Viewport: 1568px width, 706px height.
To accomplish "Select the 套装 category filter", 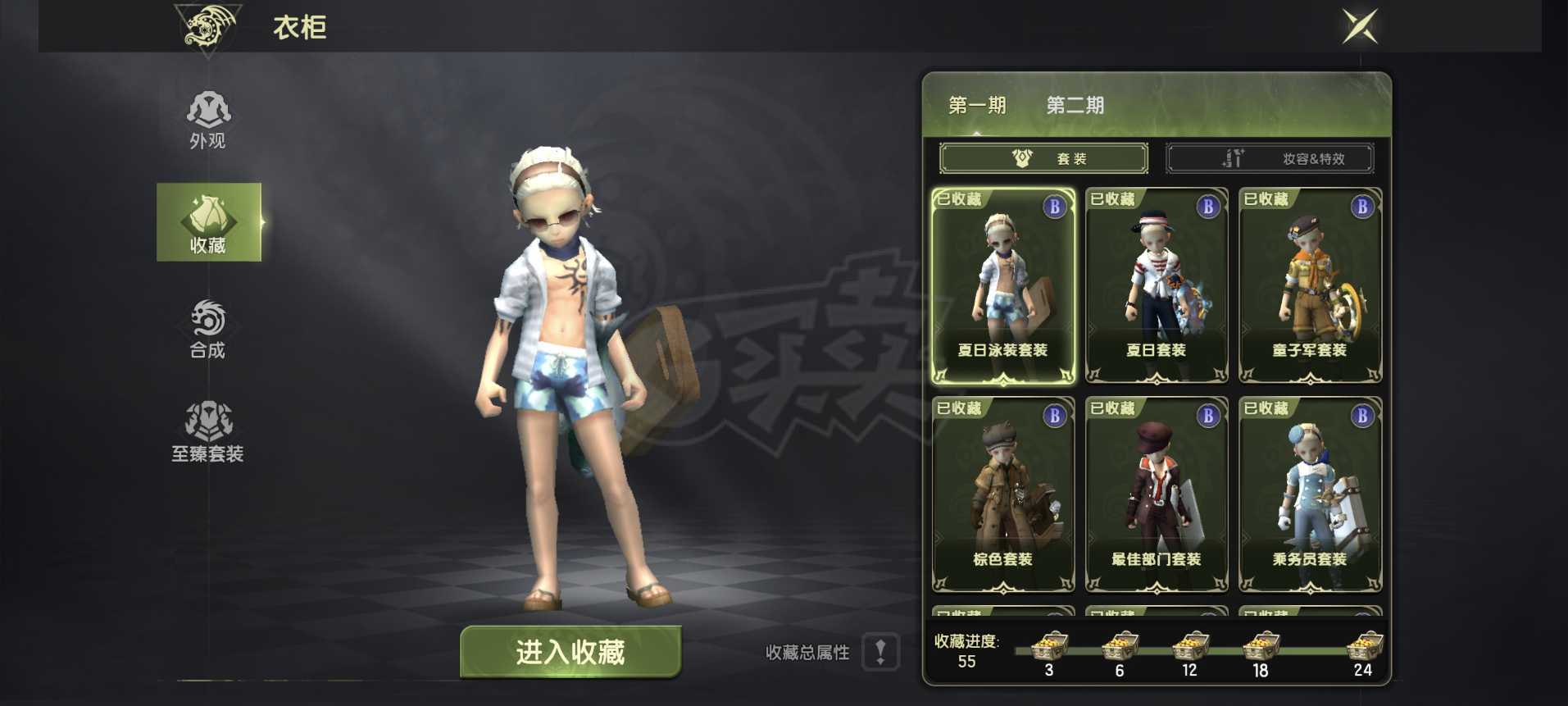I will 1043,158.
